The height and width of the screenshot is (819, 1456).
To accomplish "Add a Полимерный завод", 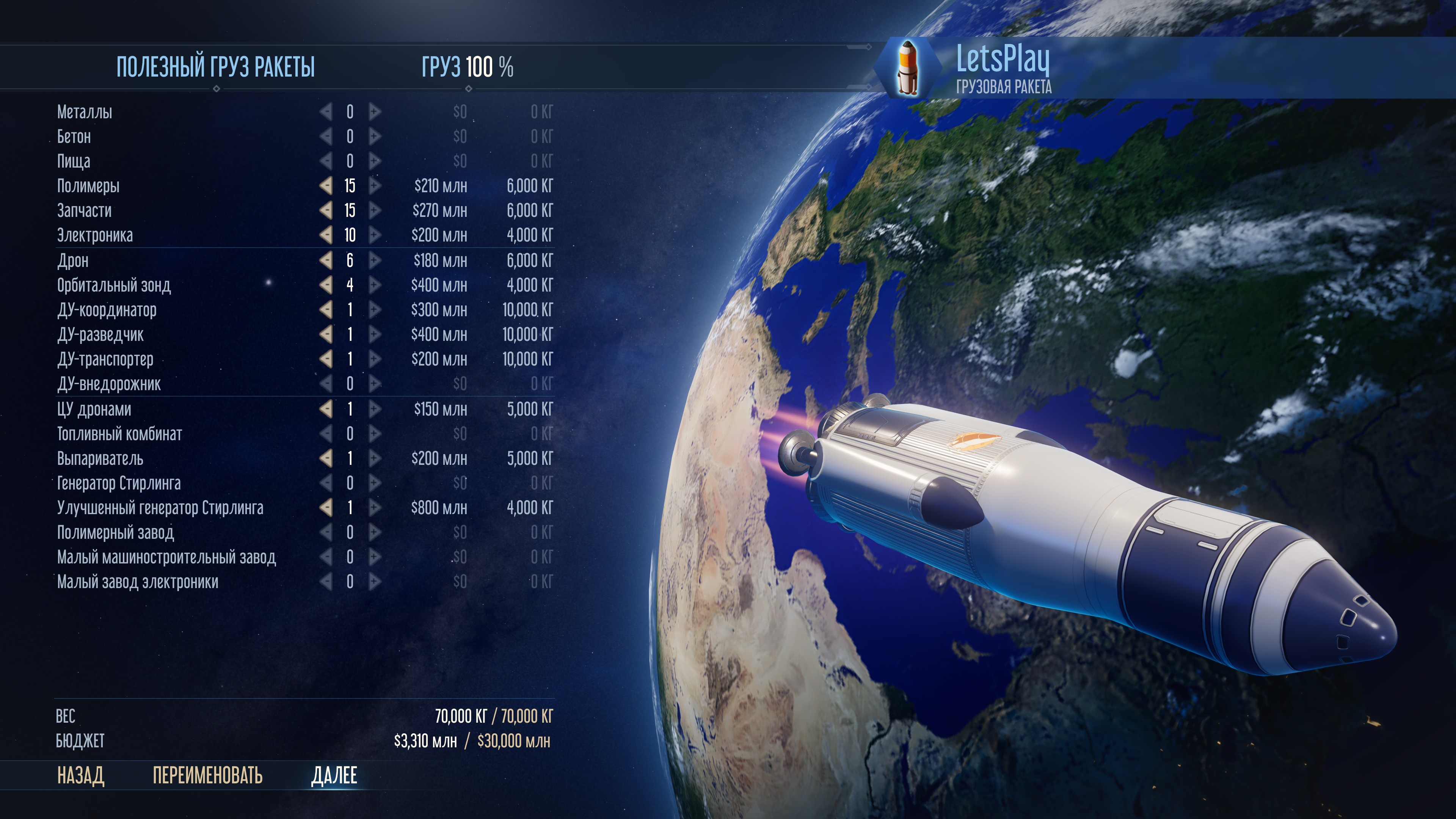I will tap(374, 532).
